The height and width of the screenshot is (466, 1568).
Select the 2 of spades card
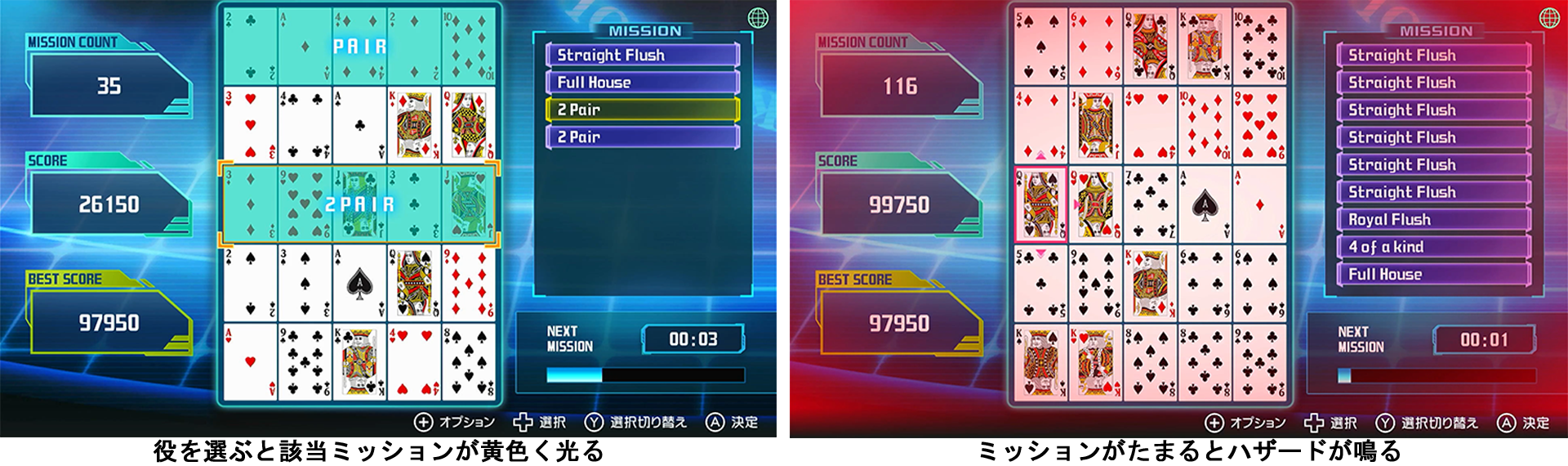click(x=250, y=283)
